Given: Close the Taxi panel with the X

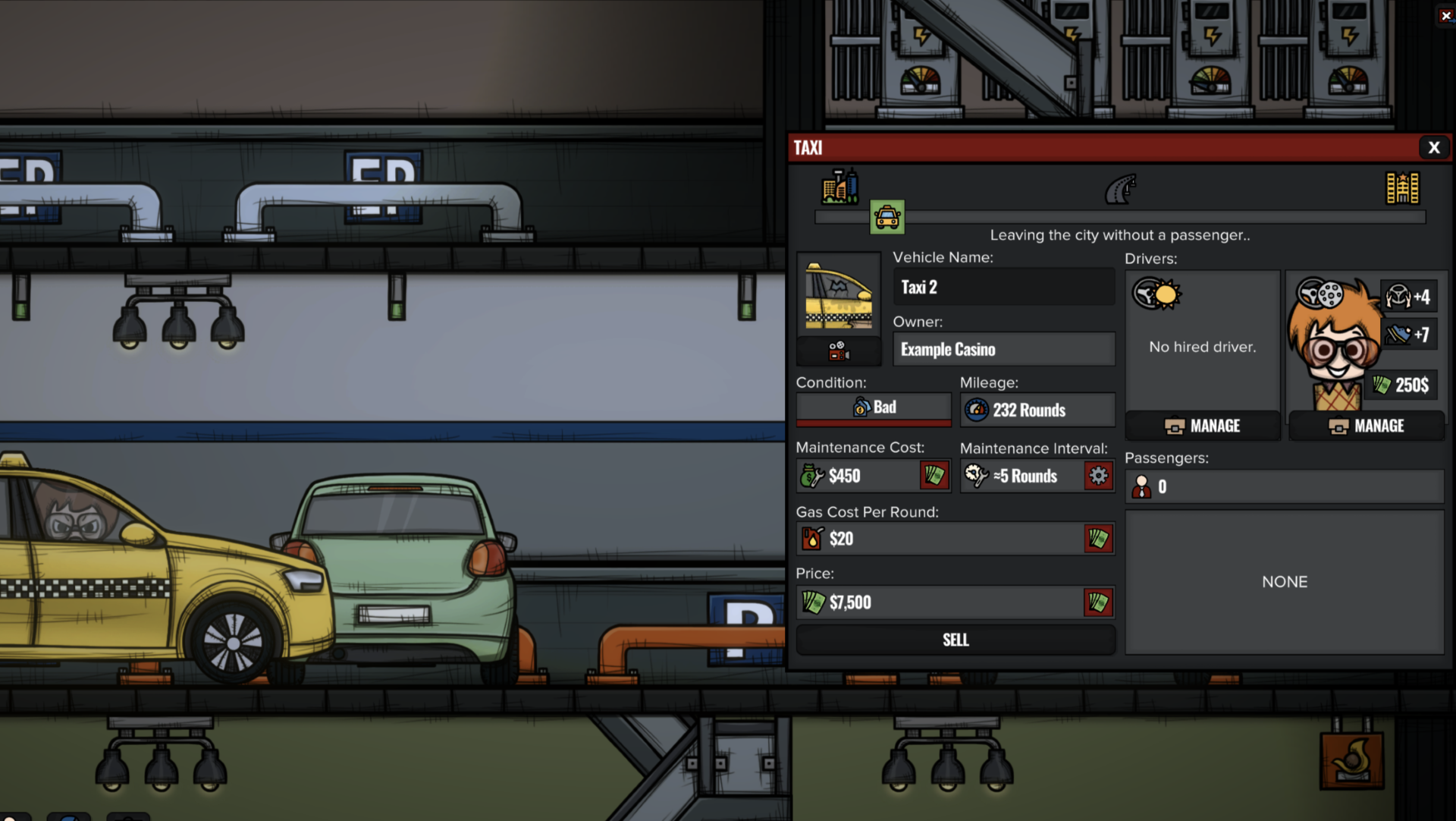Looking at the screenshot, I should (x=1433, y=148).
